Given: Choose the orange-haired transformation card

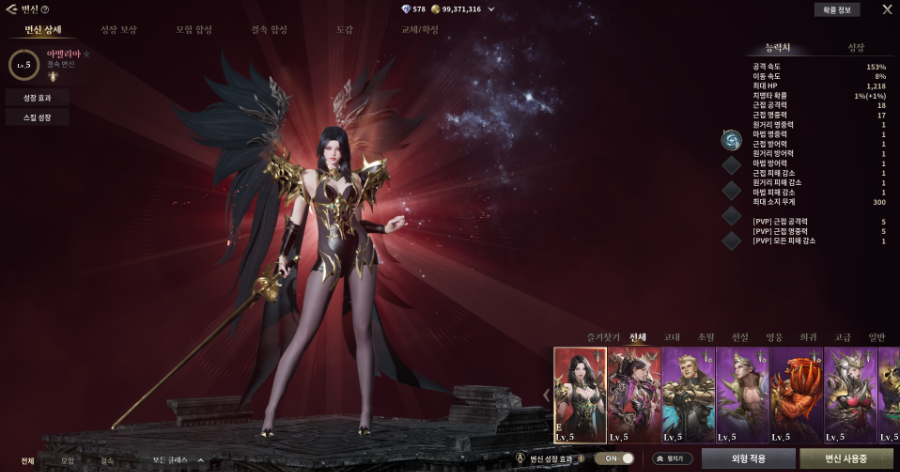Looking at the screenshot, I should pyautogui.click(x=796, y=395).
